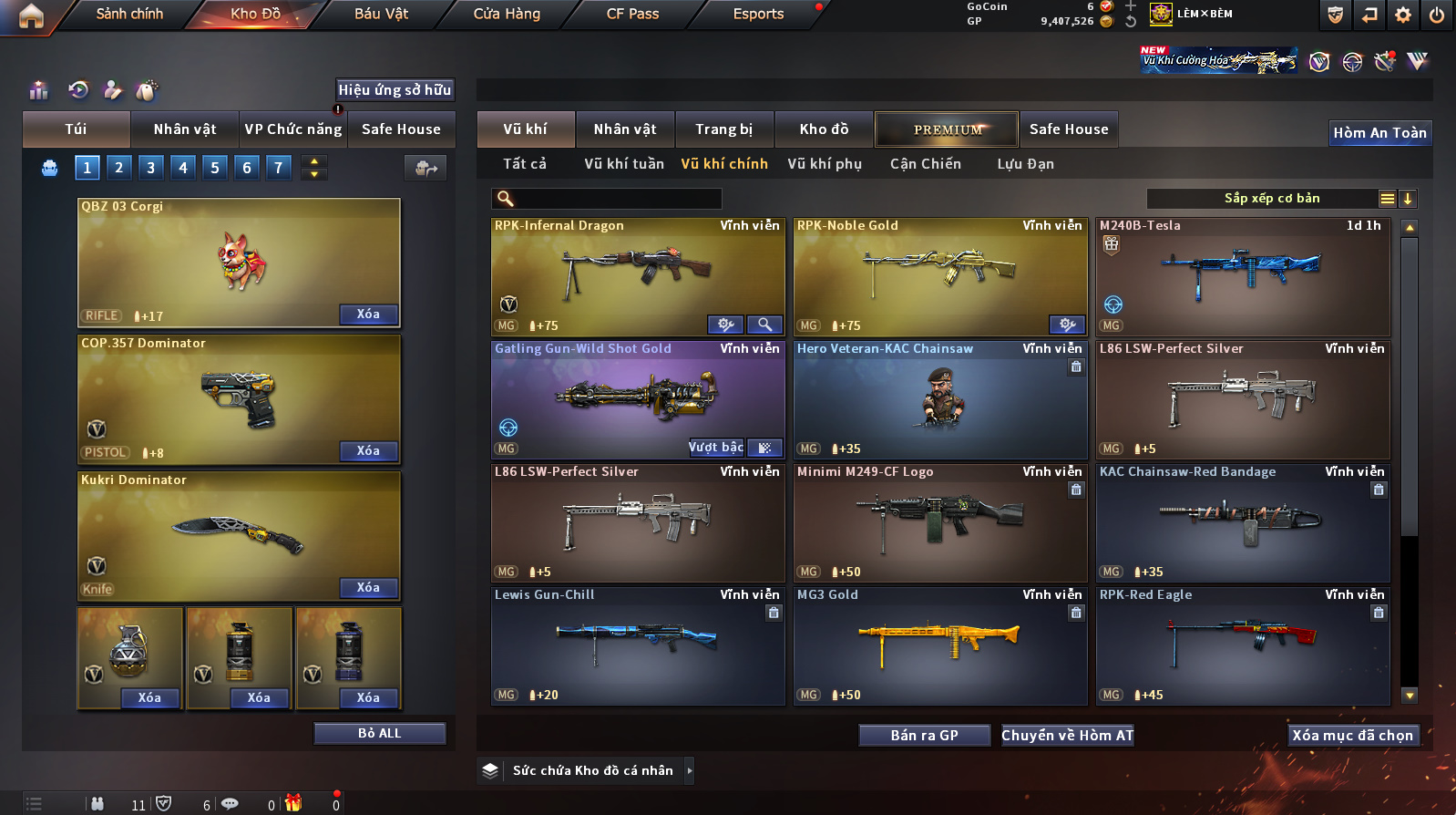This screenshot has width=1456, height=815.
Task: Open the CF Pass menu
Action: point(632,14)
